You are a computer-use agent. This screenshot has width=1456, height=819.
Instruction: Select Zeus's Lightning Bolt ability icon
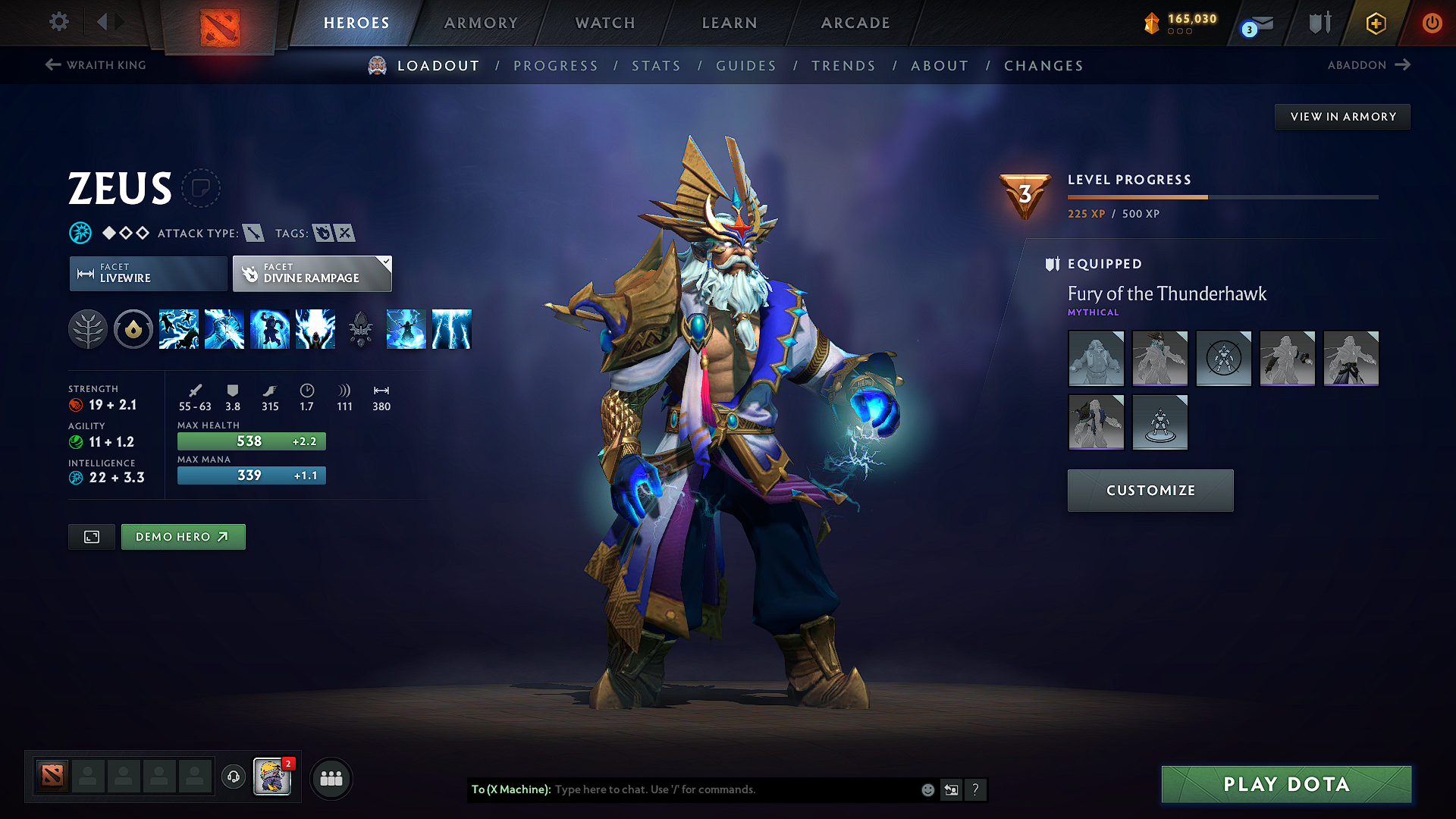(x=224, y=328)
